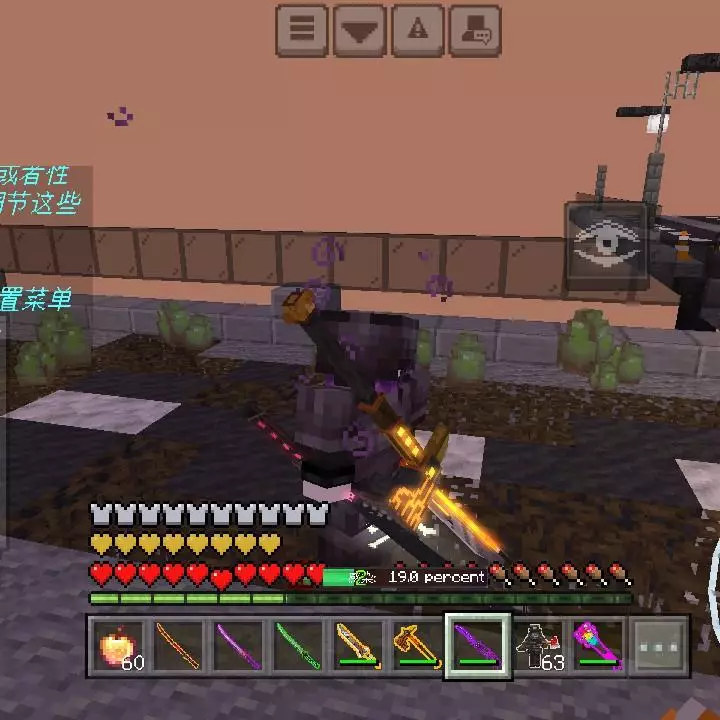The width and height of the screenshot is (720, 720).
Task: Select the dark totem stack of 63
Action: click(x=538, y=646)
